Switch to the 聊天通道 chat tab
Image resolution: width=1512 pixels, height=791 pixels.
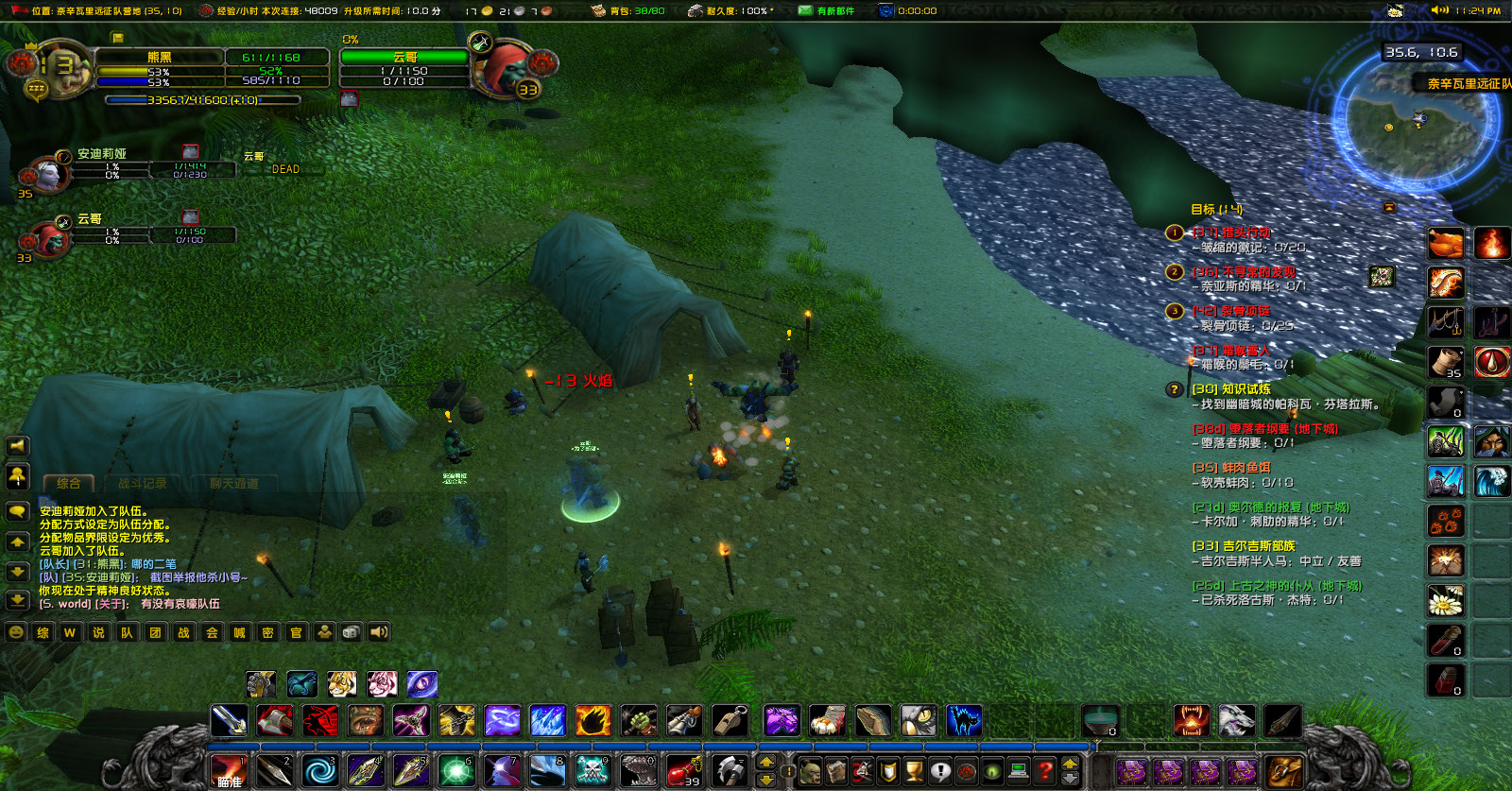click(x=235, y=483)
